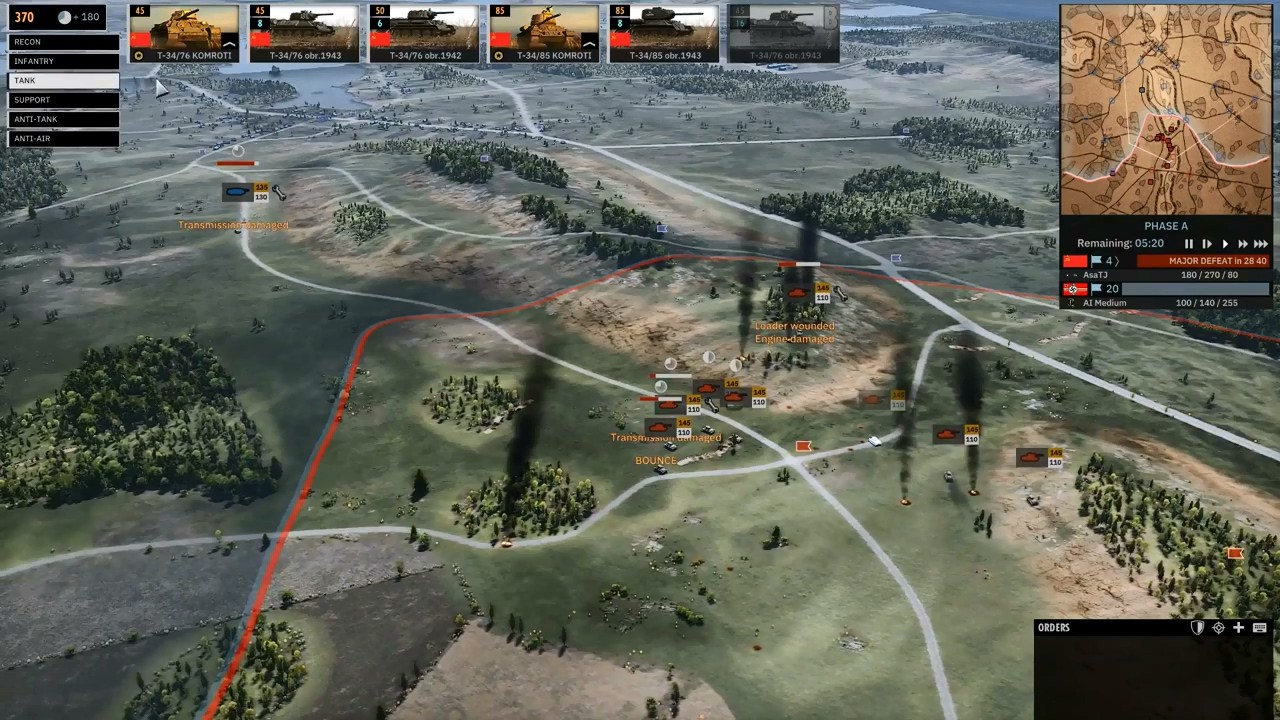The width and height of the screenshot is (1280, 720).
Task: Choose the SUPPORT category
Action: 63,100
